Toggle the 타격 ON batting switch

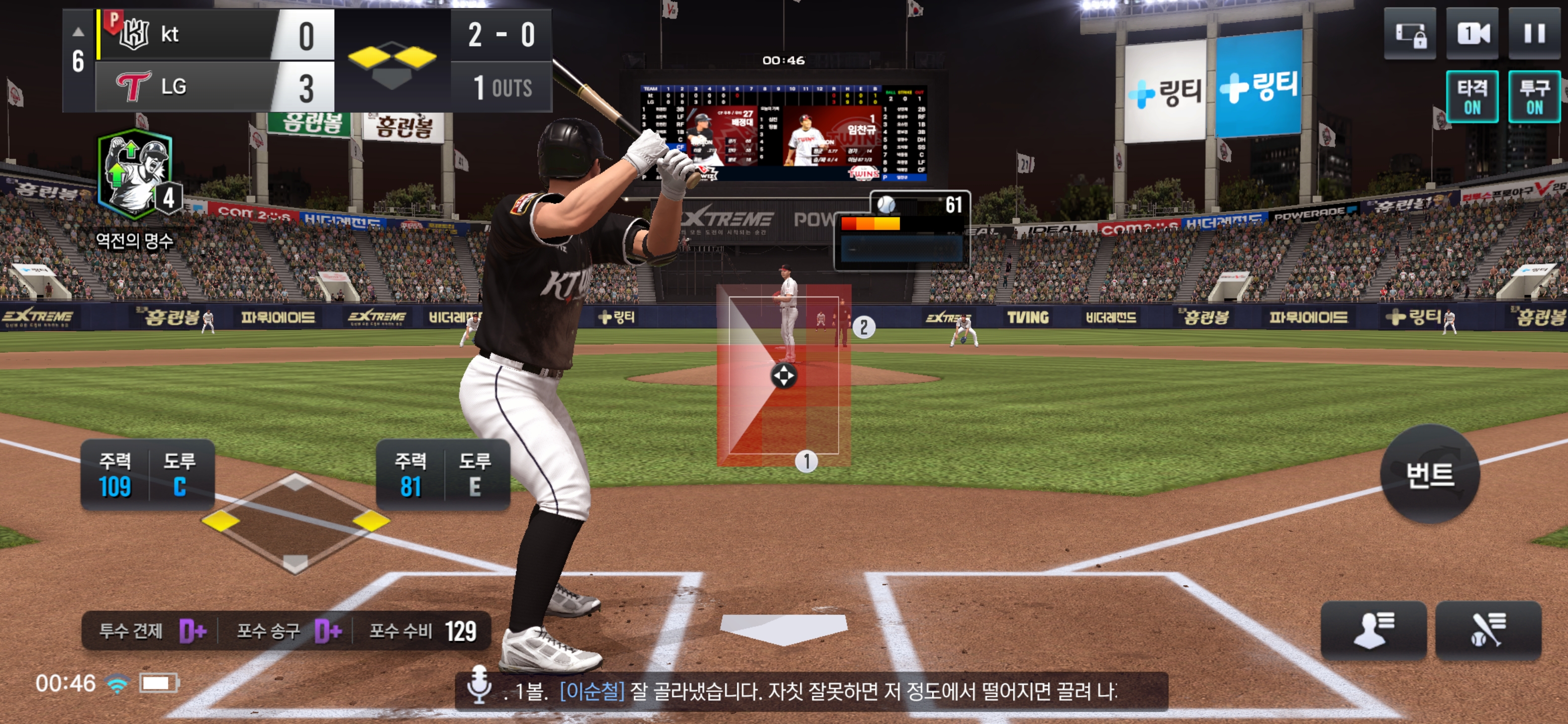click(1472, 98)
